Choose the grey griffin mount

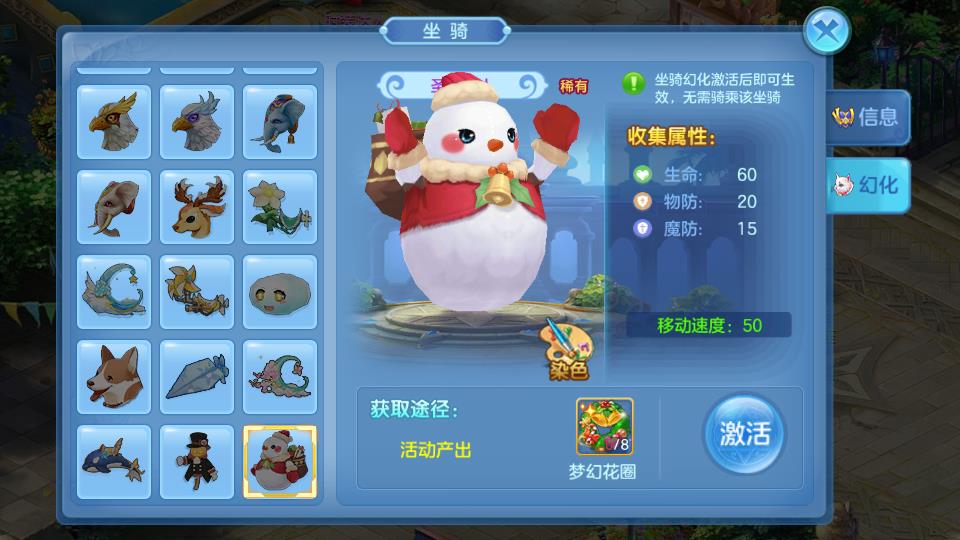[x=197, y=122]
